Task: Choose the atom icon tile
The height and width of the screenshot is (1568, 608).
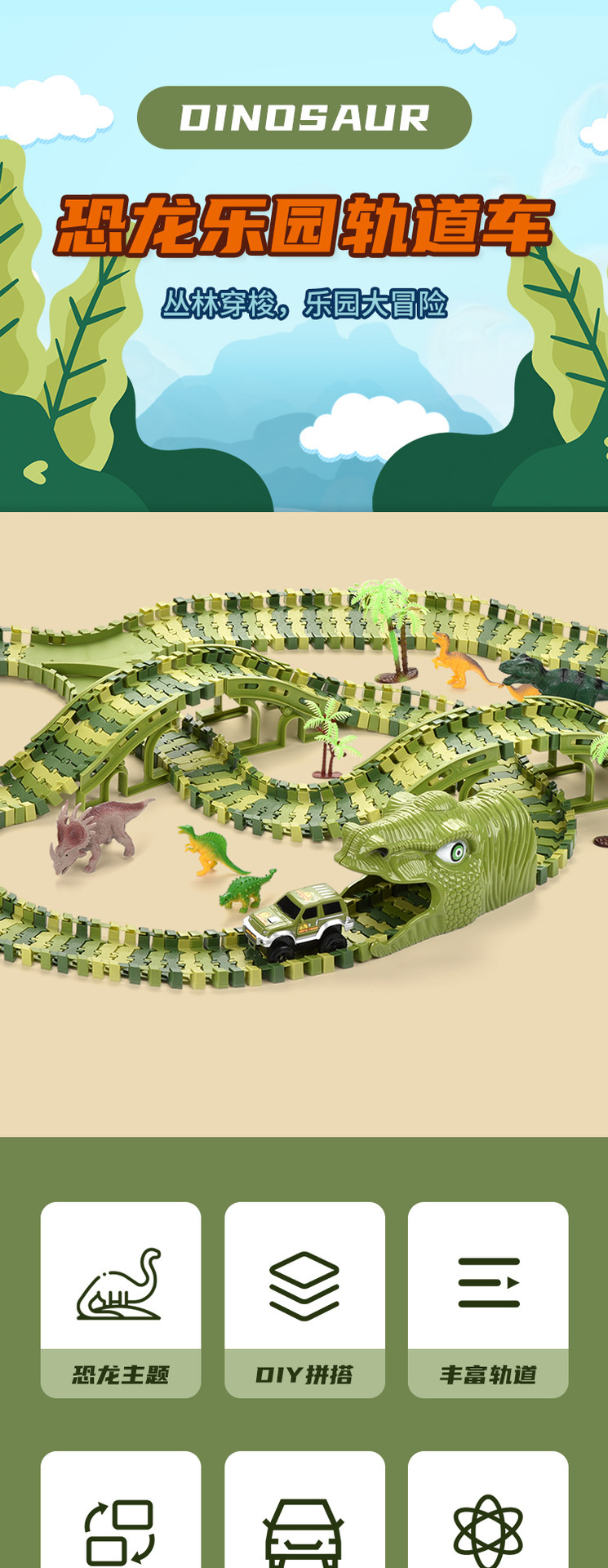Action: pos(488,1521)
